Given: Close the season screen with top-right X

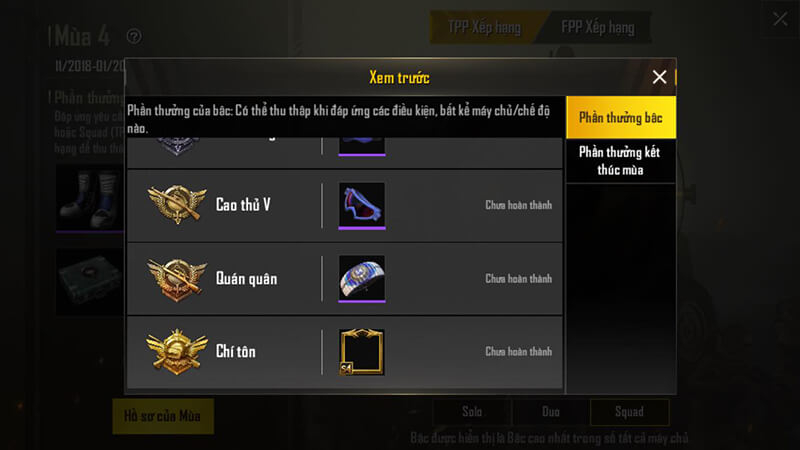Looking at the screenshot, I should (x=780, y=18).
